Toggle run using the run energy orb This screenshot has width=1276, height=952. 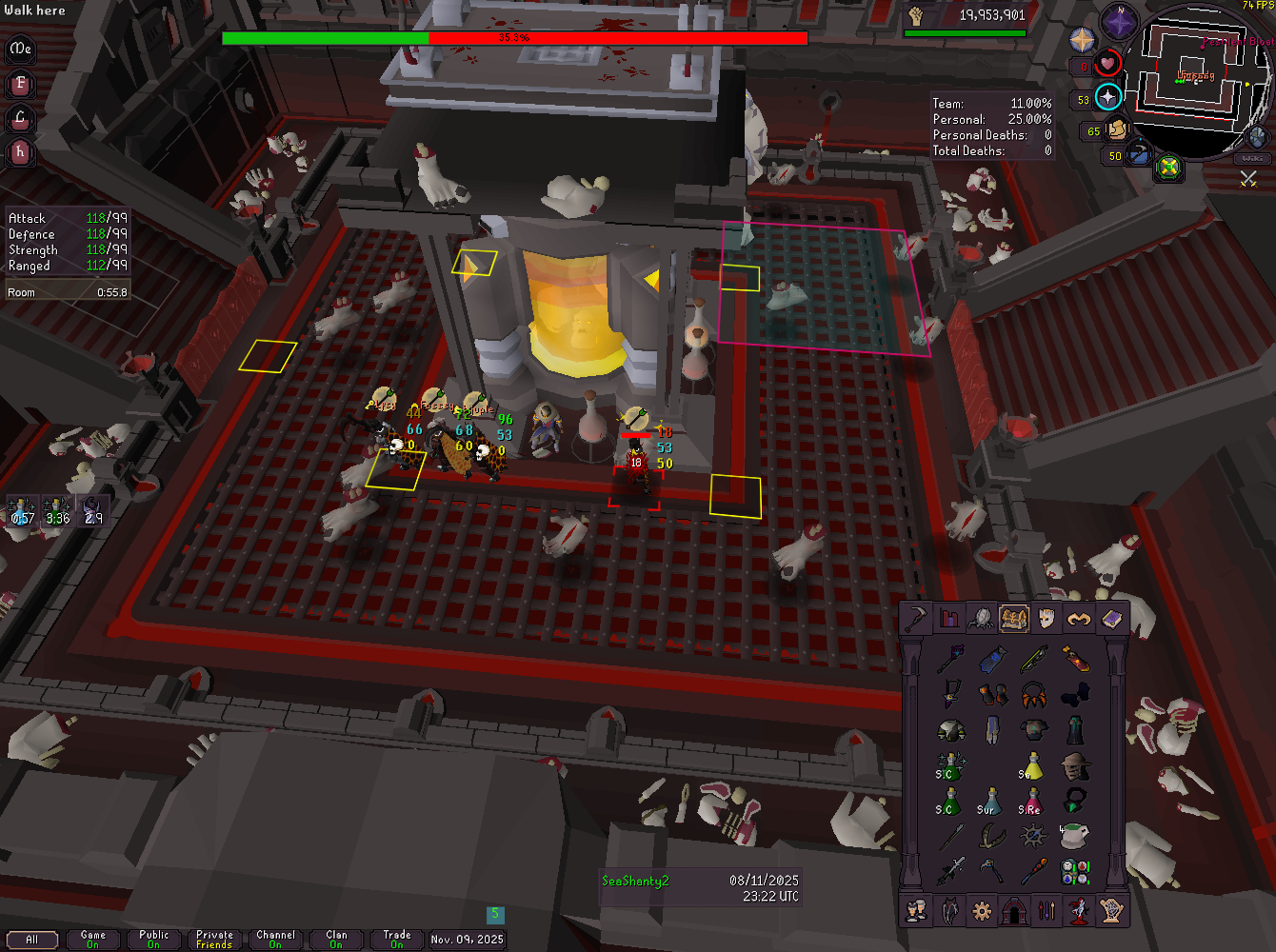coord(1116,130)
